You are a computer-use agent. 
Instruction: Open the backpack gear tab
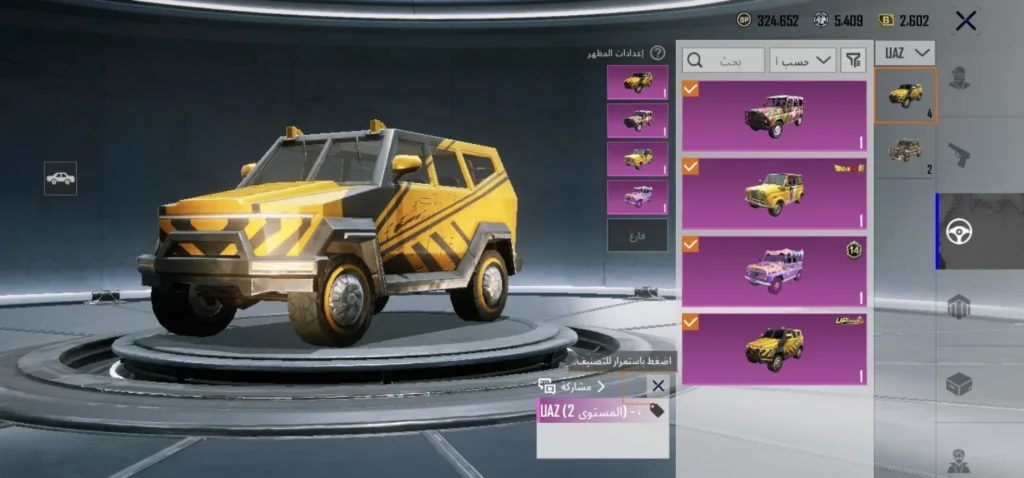click(959, 307)
